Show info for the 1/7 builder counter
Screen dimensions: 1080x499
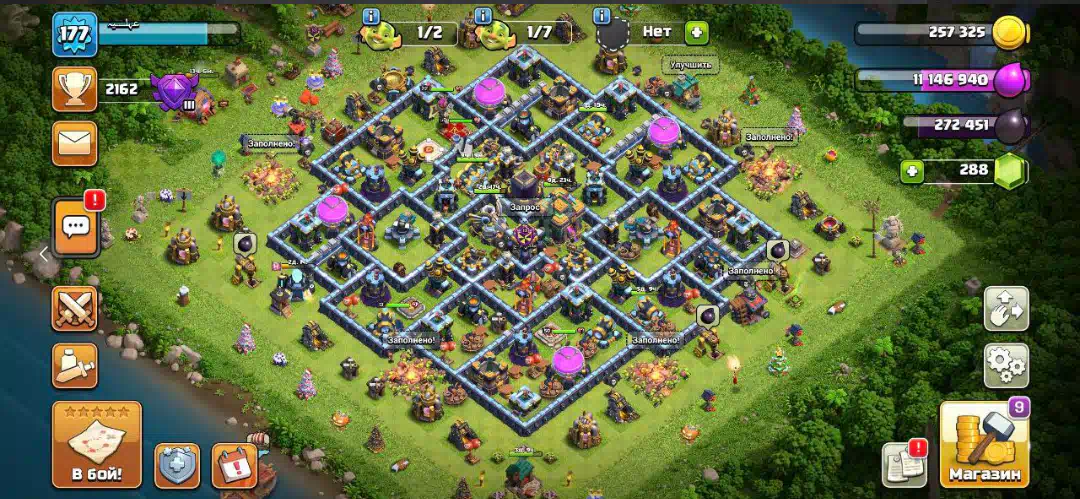(484, 16)
